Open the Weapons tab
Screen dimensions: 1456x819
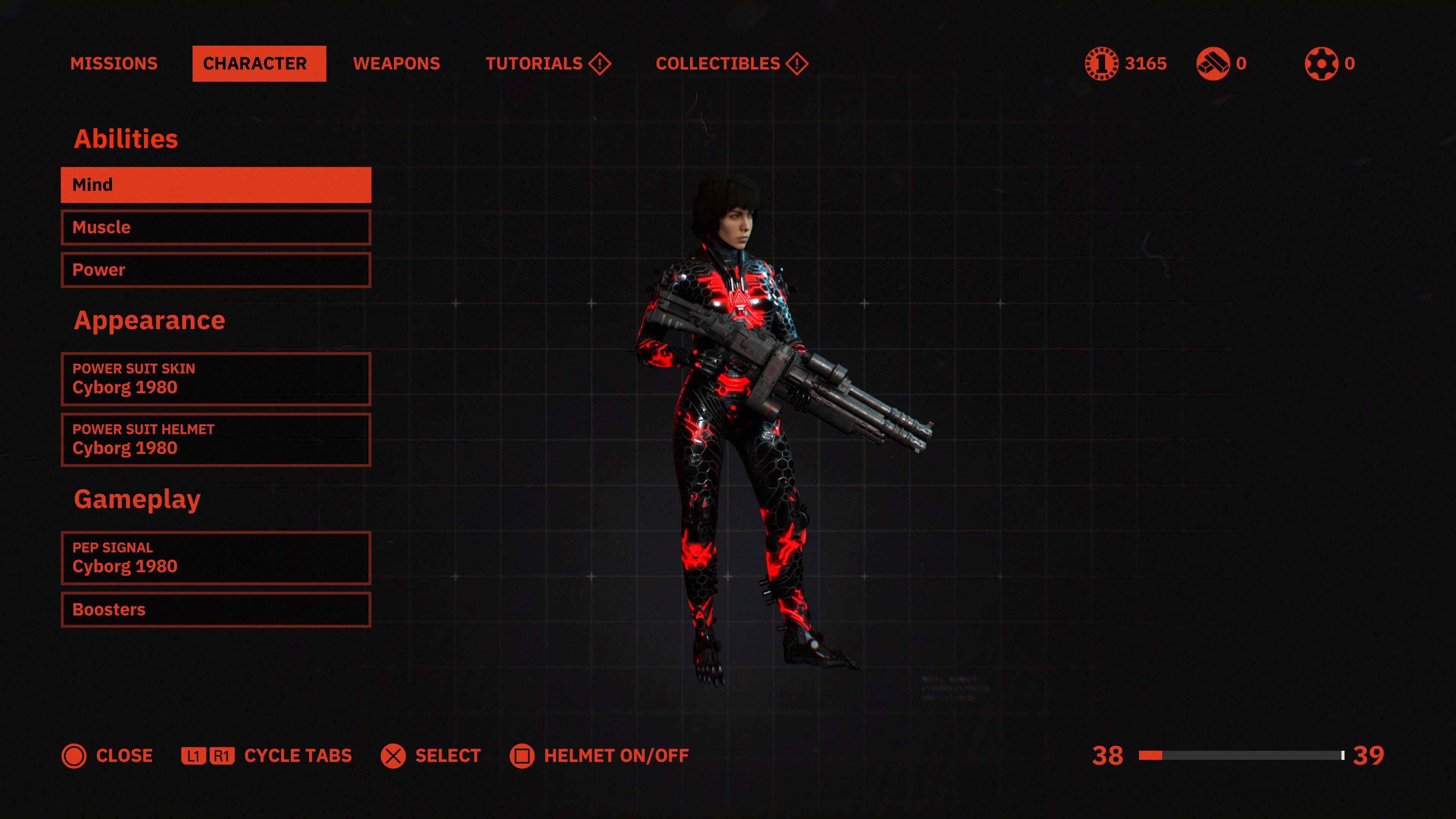(x=396, y=63)
